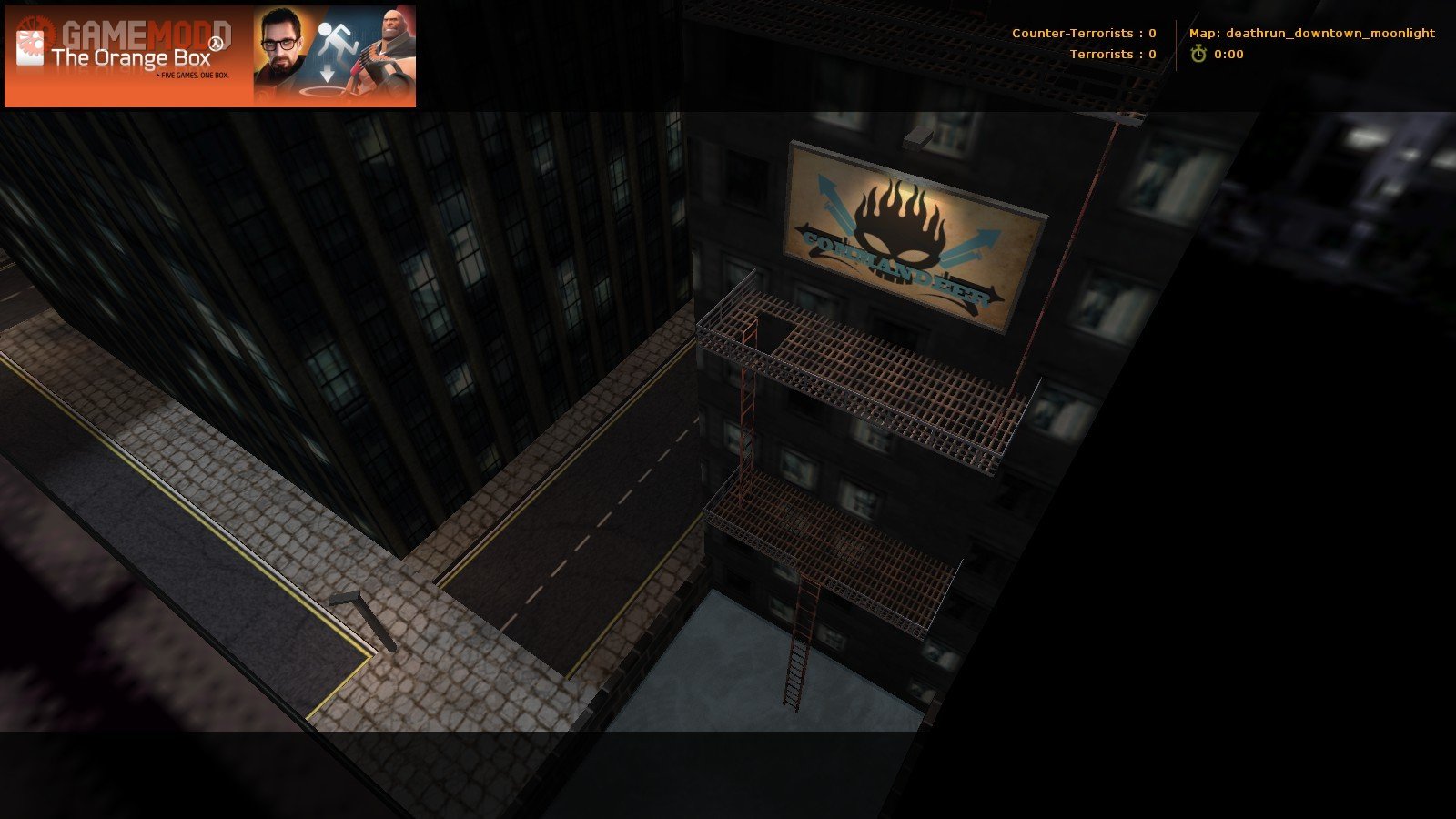Open the Orange Box banner advertisement
The image size is (1456, 819).
pos(209,56)
